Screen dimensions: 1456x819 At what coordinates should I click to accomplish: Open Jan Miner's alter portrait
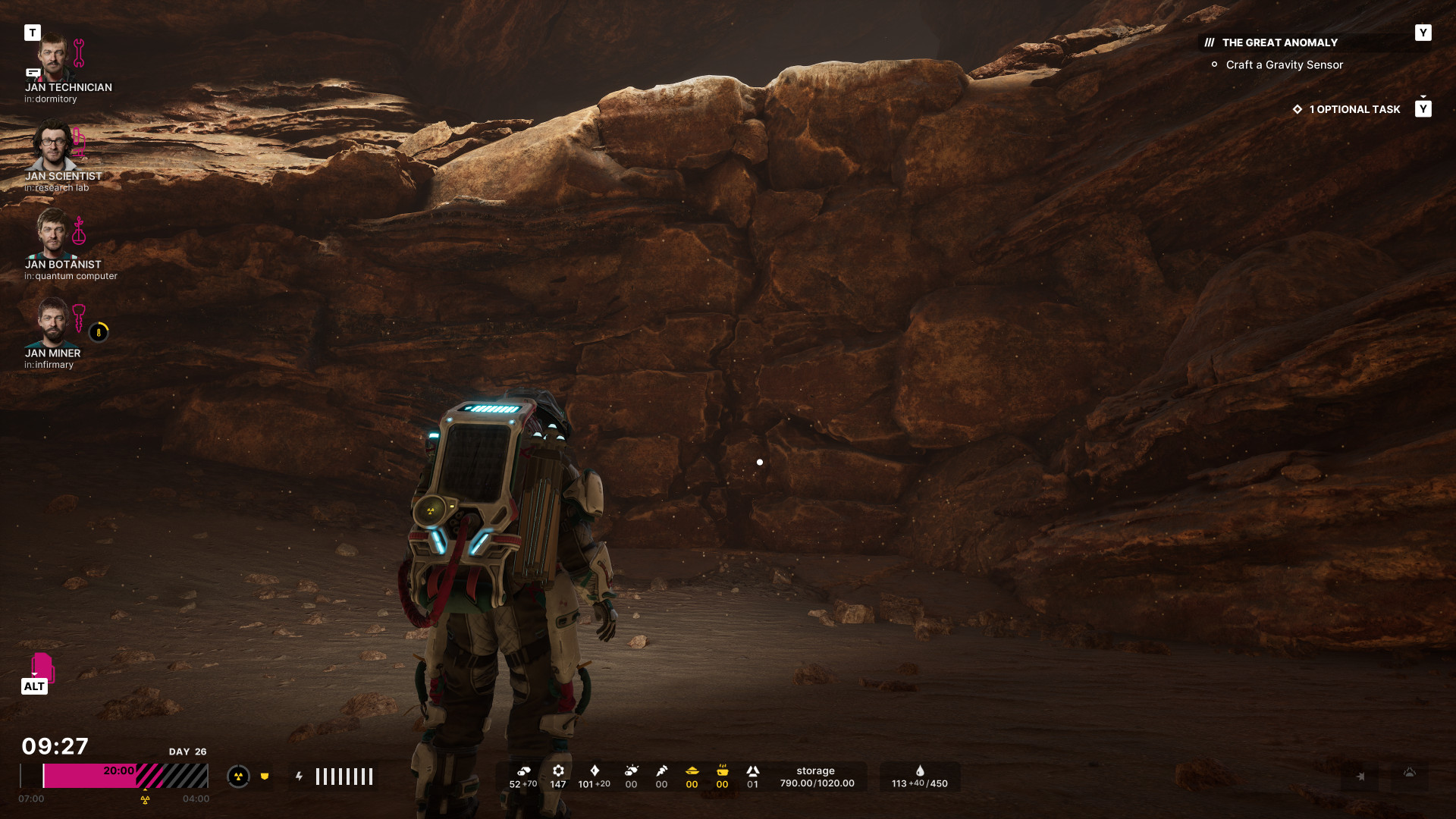click(52, 323)
